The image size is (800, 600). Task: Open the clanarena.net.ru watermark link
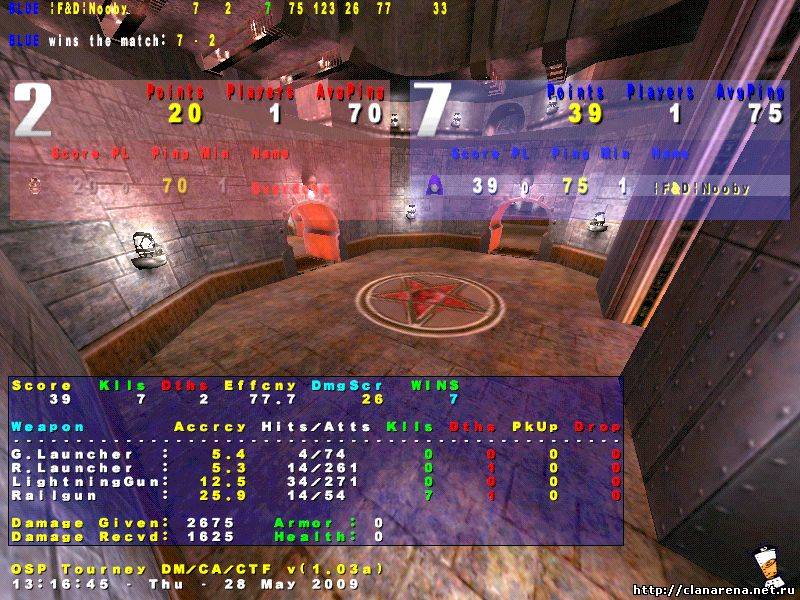[x=715, y=589]
